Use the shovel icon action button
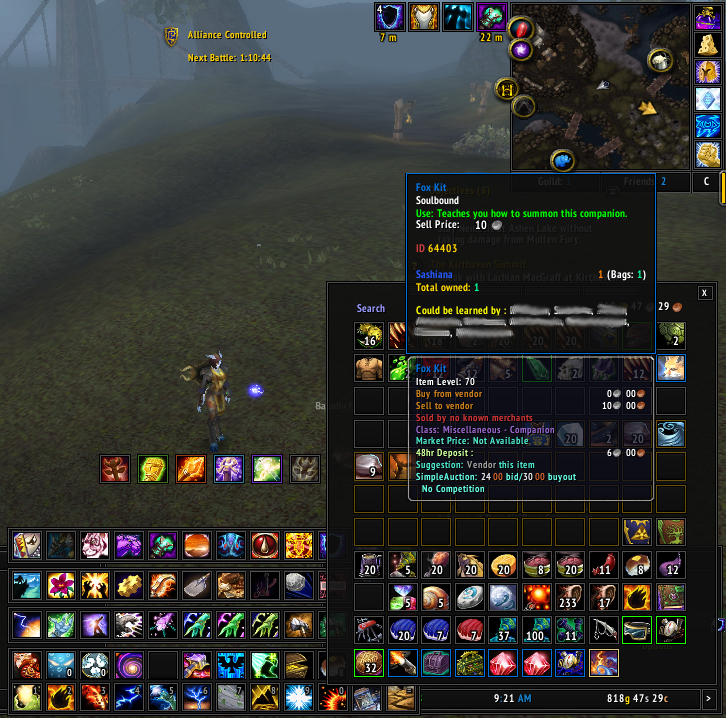The height and width of the screenshot is (718, 726). click(196, 584)
